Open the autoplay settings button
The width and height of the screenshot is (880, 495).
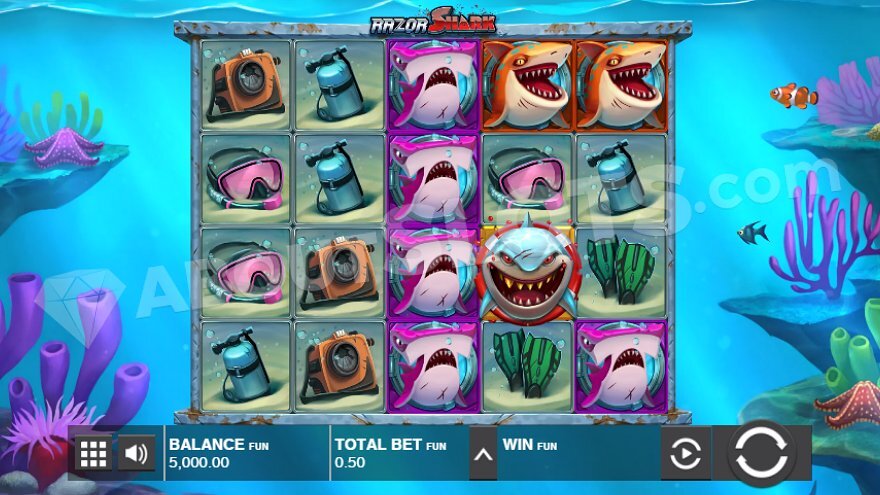685,454
